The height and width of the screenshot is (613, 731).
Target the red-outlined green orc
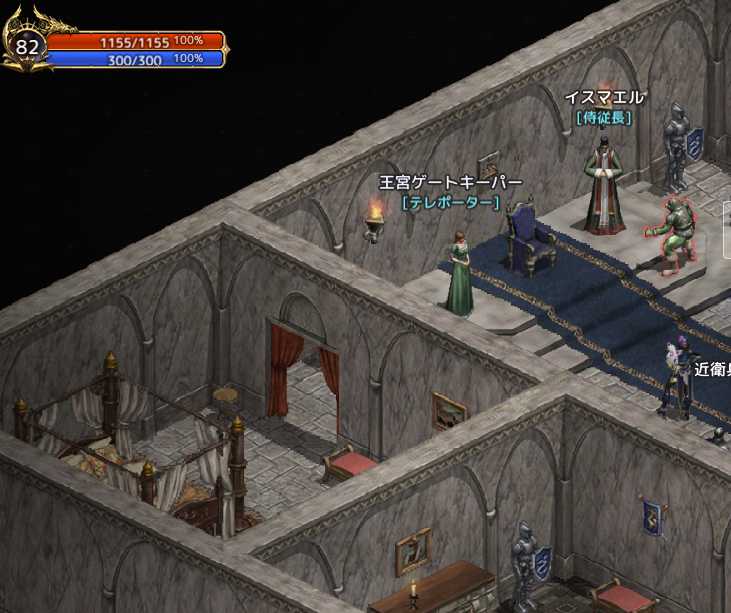coord(670,233)
